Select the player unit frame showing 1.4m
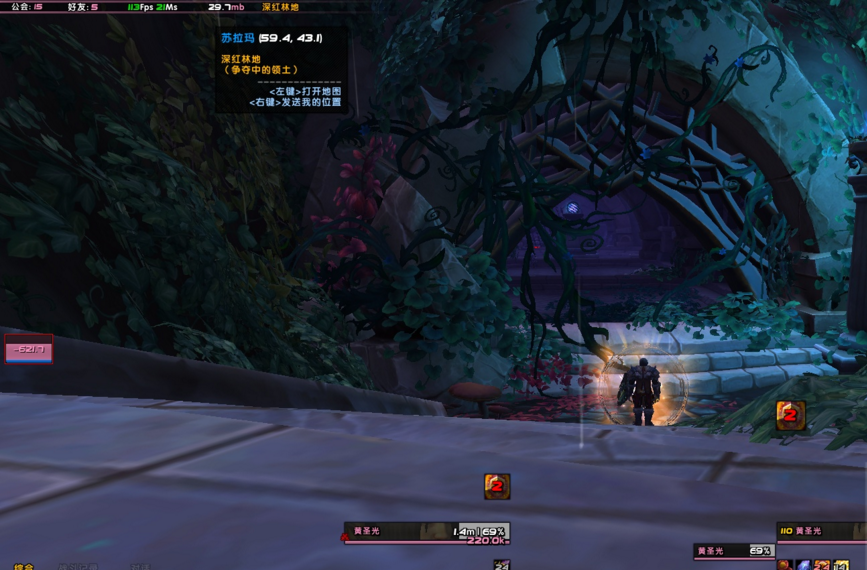The width and height of the screenshot is (867, 570). click(427, 533)
